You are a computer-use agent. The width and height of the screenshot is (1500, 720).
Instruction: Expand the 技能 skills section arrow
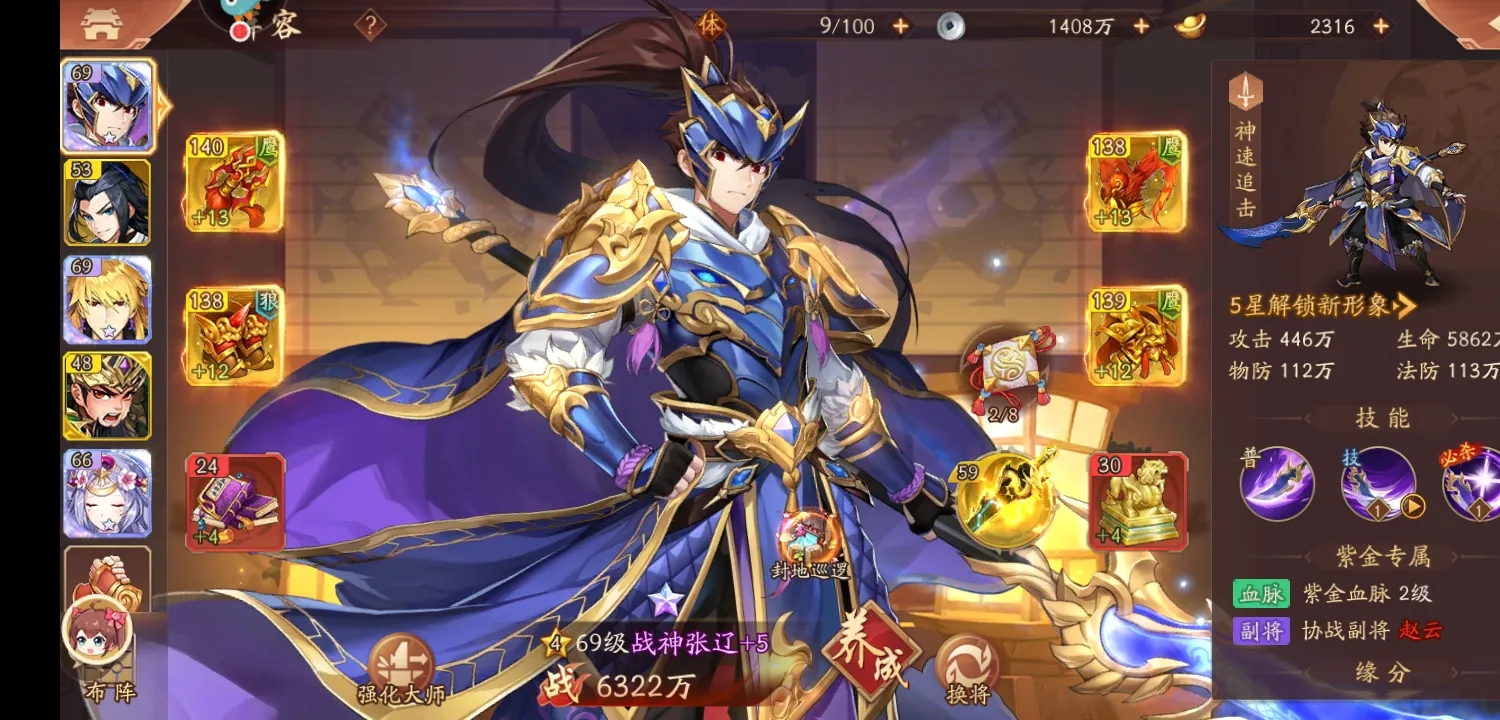[x=1456, y=419]
